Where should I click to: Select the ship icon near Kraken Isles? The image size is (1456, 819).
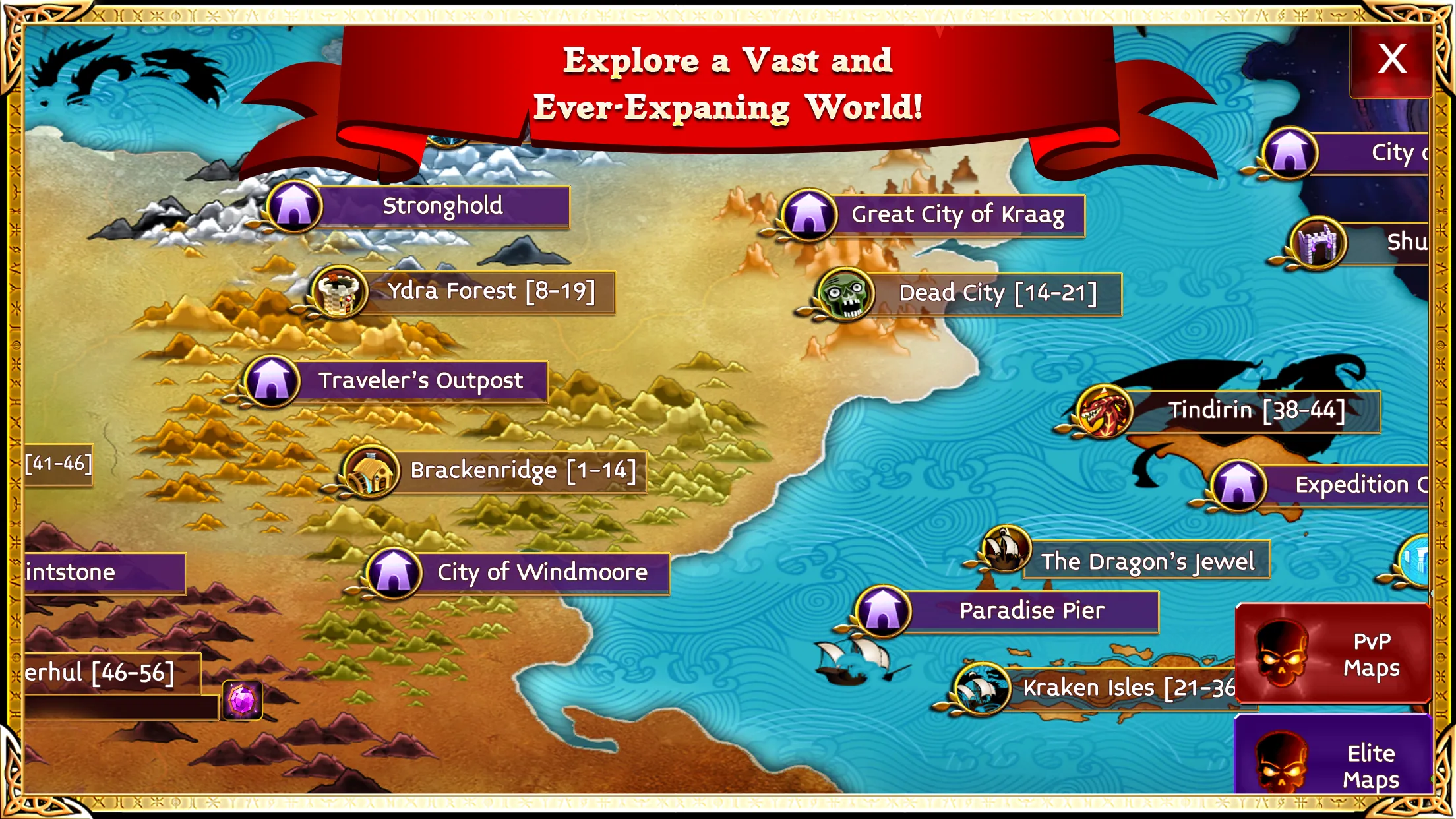pos(982,688)
